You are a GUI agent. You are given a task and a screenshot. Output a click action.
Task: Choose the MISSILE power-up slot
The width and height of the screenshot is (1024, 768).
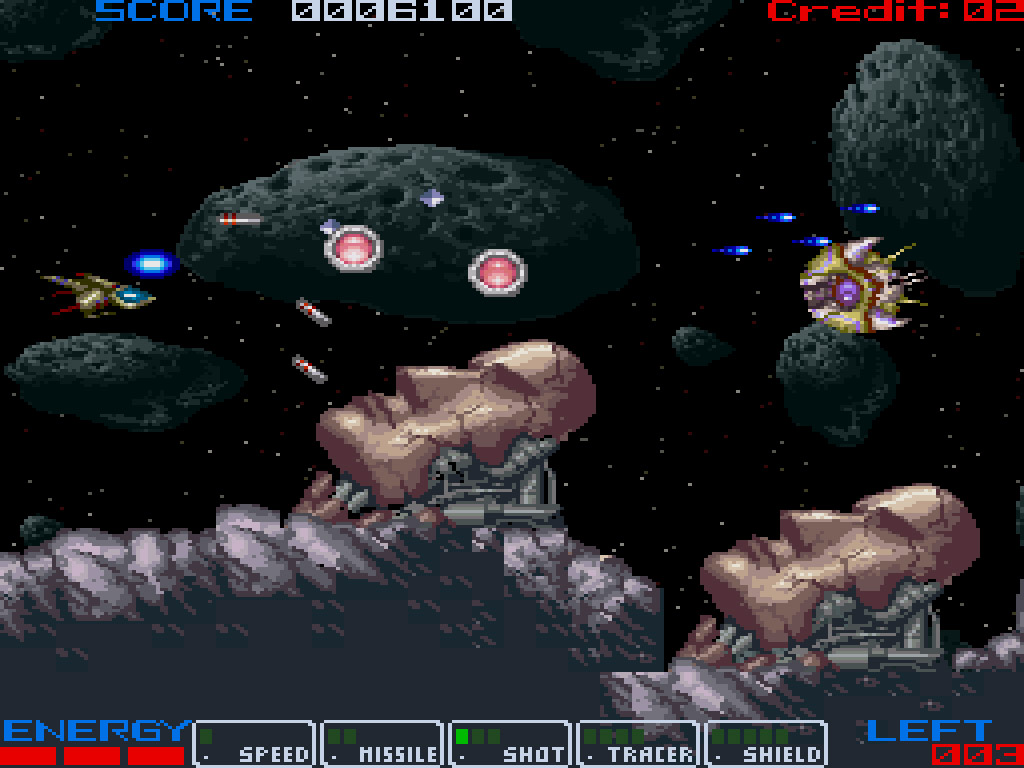coord(382,744)
